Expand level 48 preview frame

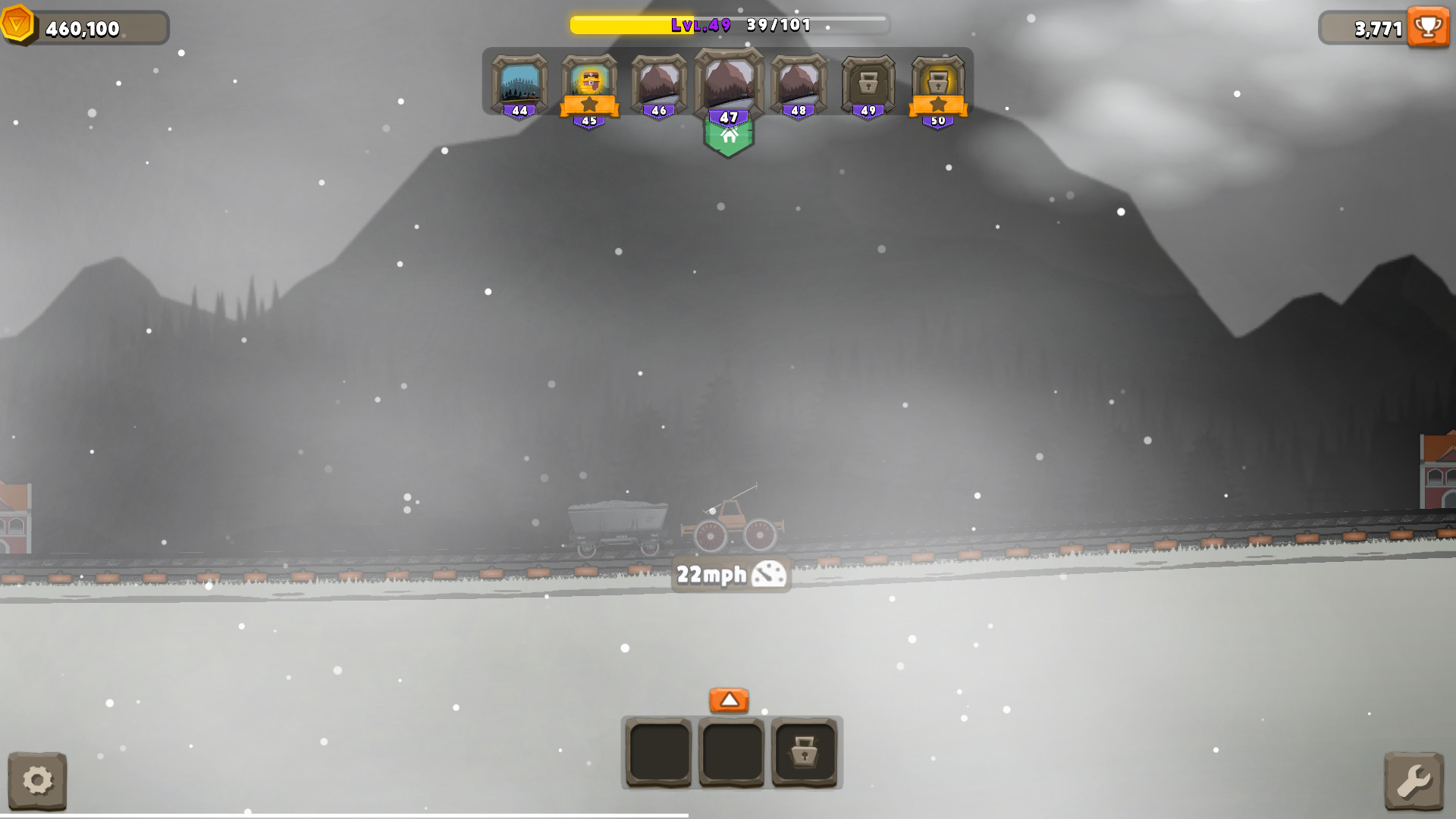pos(797,83)
